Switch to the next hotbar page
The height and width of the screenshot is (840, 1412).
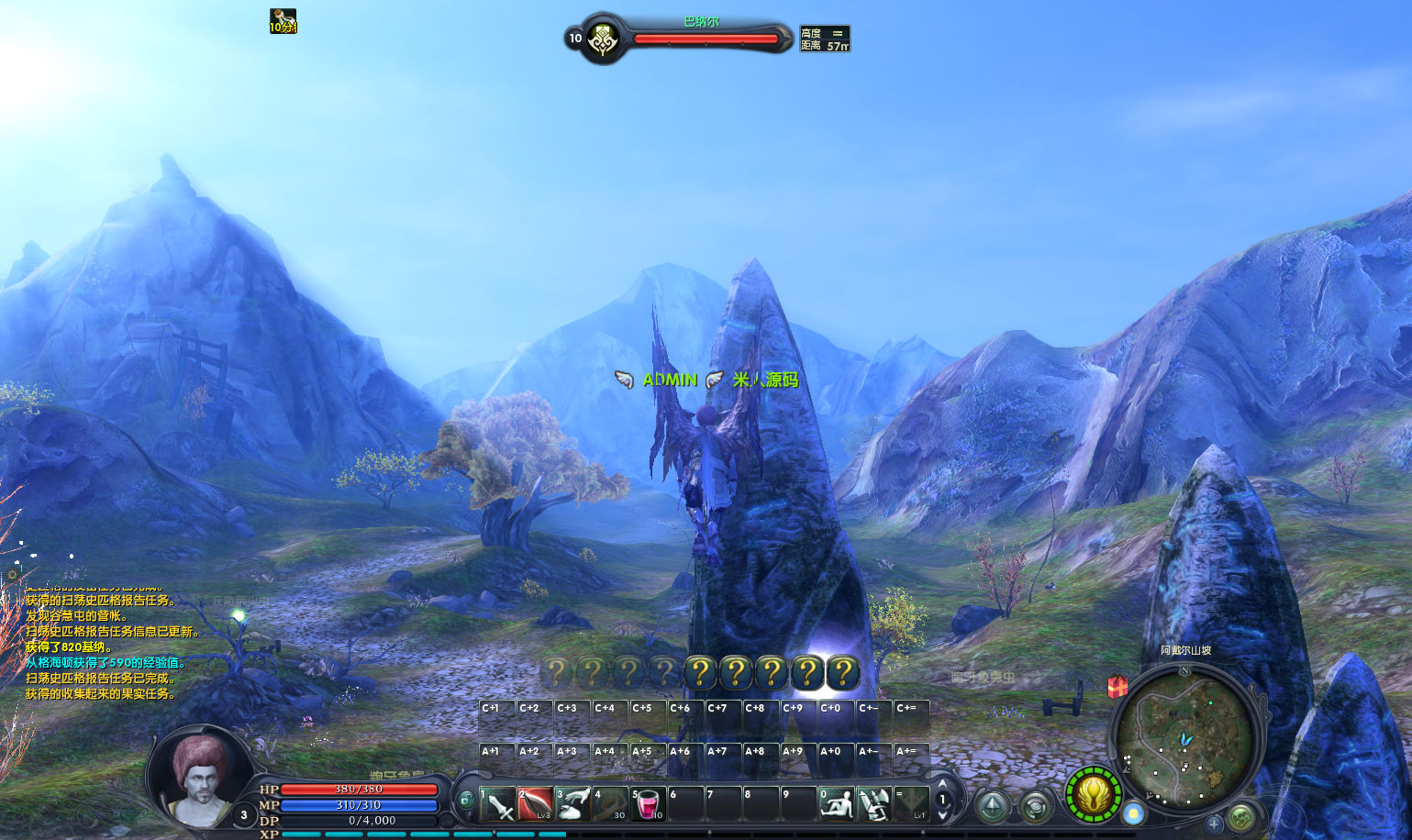click(x=942, y=815)
